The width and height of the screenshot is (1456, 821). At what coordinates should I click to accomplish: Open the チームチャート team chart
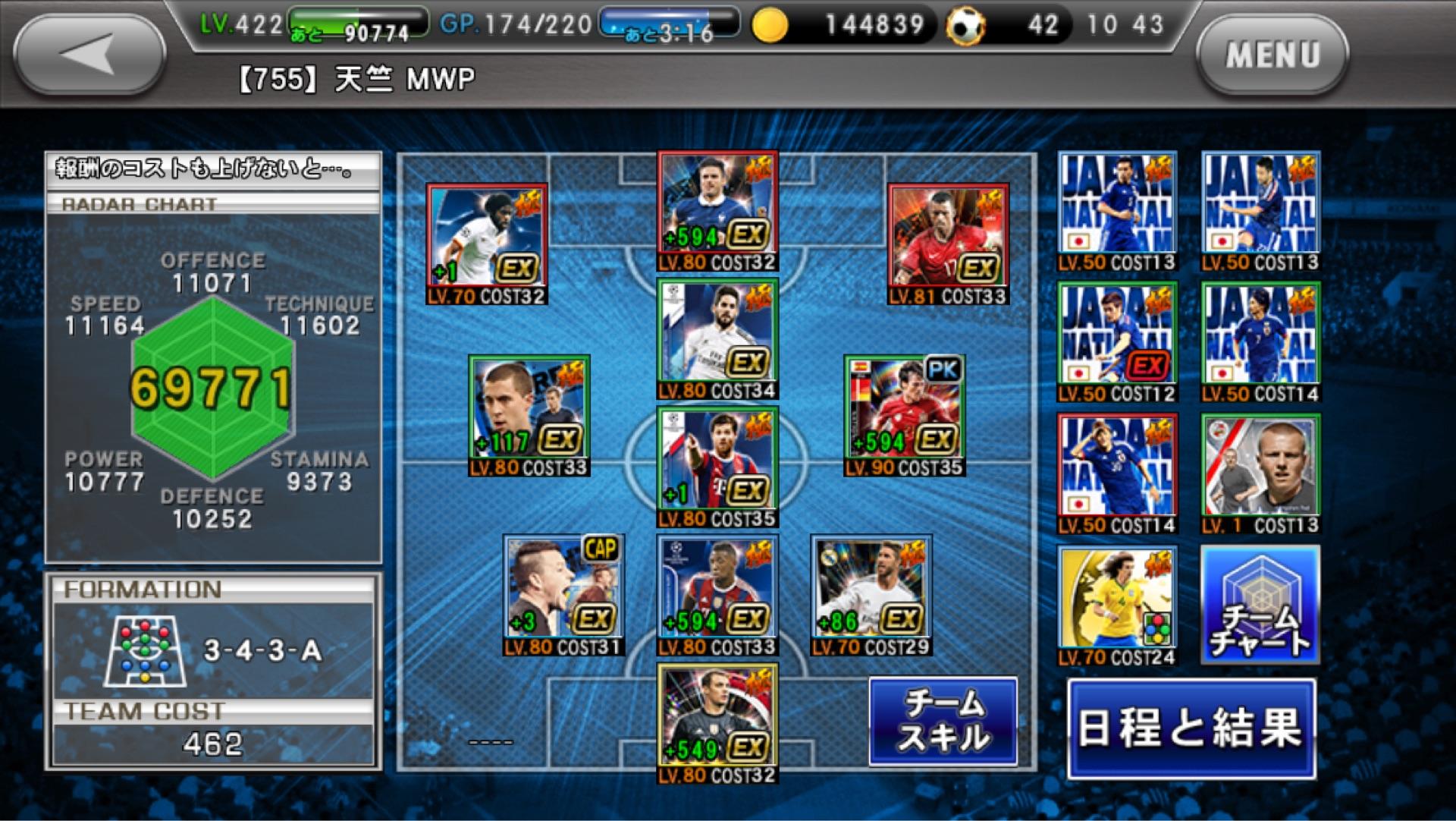click(x=1260, y=605)
